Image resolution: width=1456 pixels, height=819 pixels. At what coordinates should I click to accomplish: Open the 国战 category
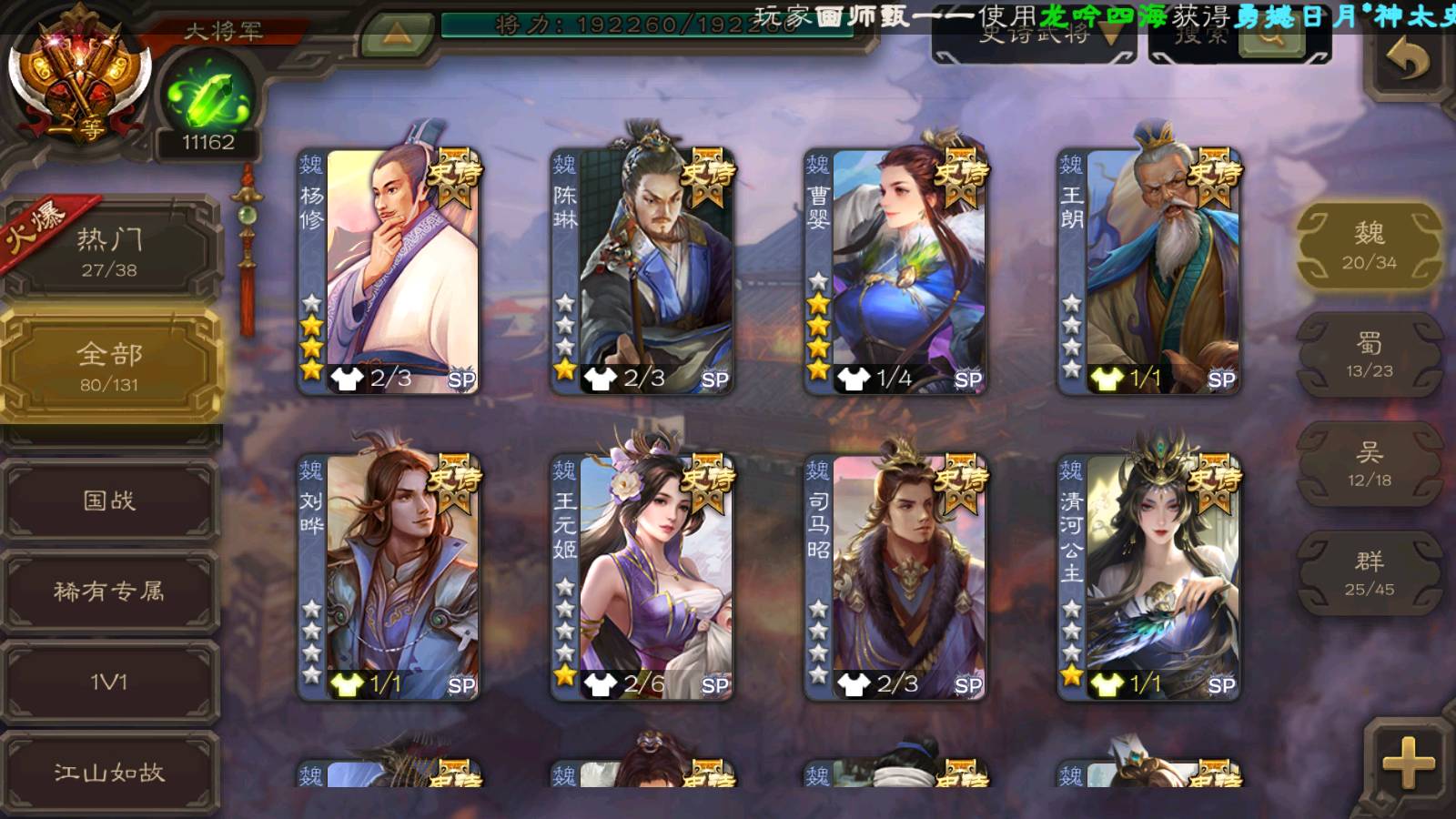coord(109,500)
